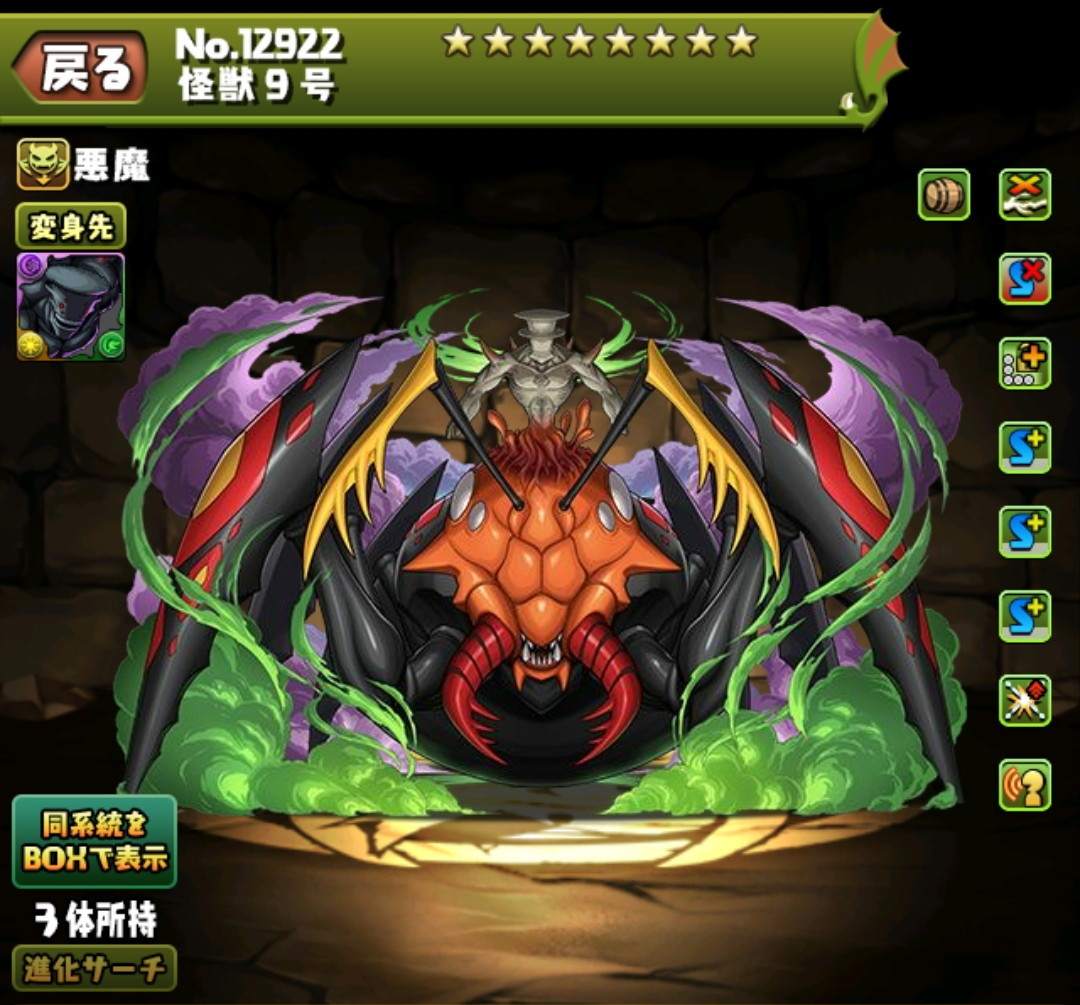Select the 悪魔 devil type icon
Image resolution: width=1080 pixels, height=1005 pixels.
pos(43,164)
